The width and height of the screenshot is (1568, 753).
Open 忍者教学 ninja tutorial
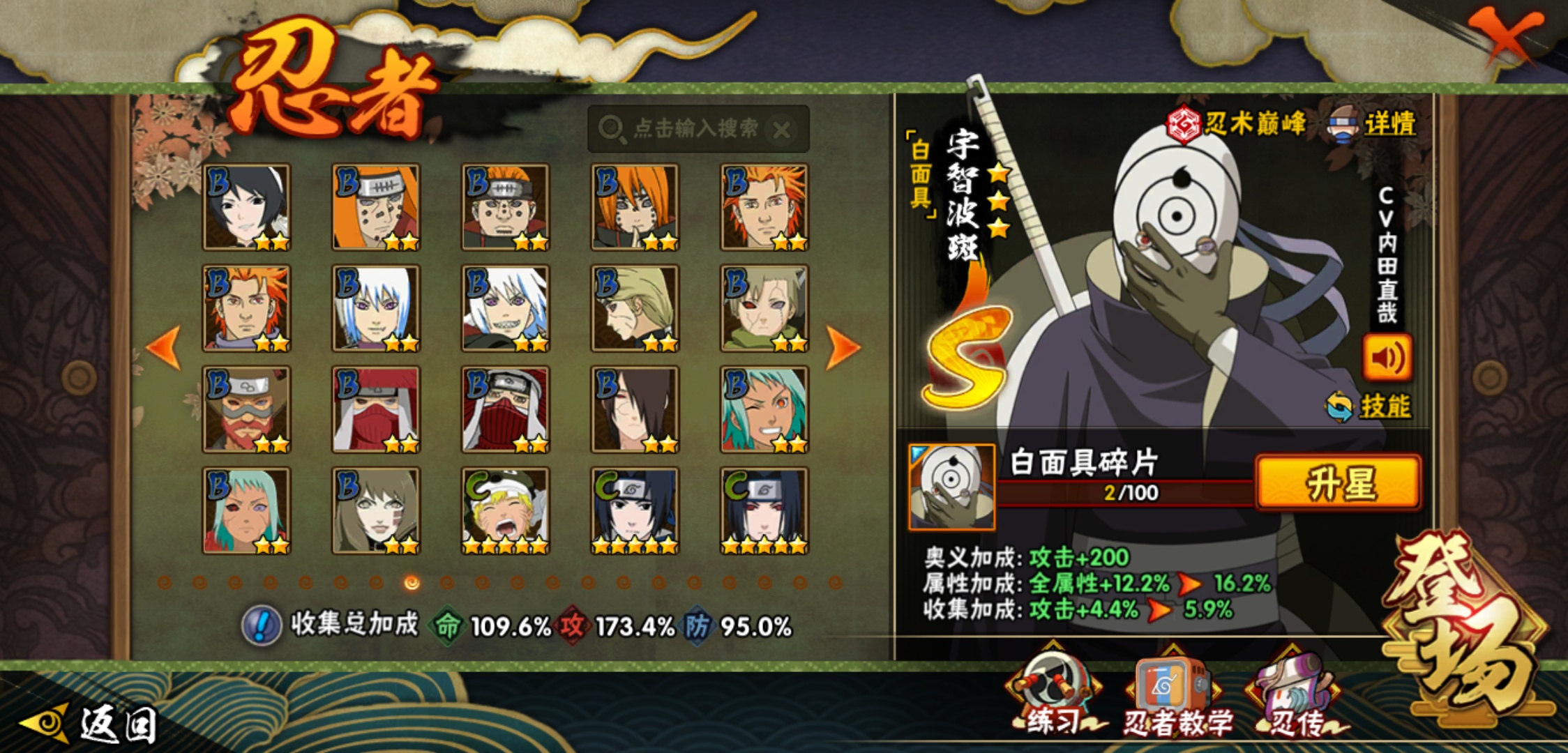[1176, 697]
